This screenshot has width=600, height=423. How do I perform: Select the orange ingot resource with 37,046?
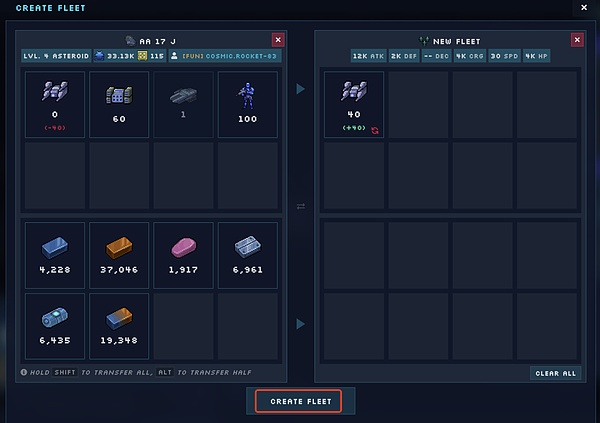point(119,254)
